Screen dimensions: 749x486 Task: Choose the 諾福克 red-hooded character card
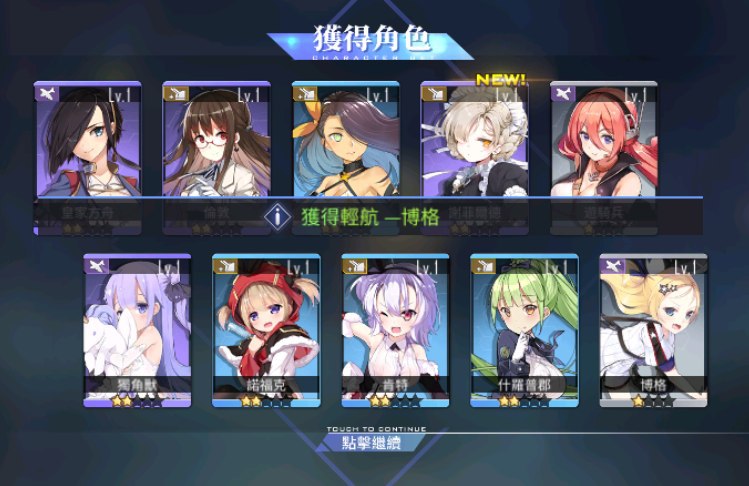(x=266, y=330)
